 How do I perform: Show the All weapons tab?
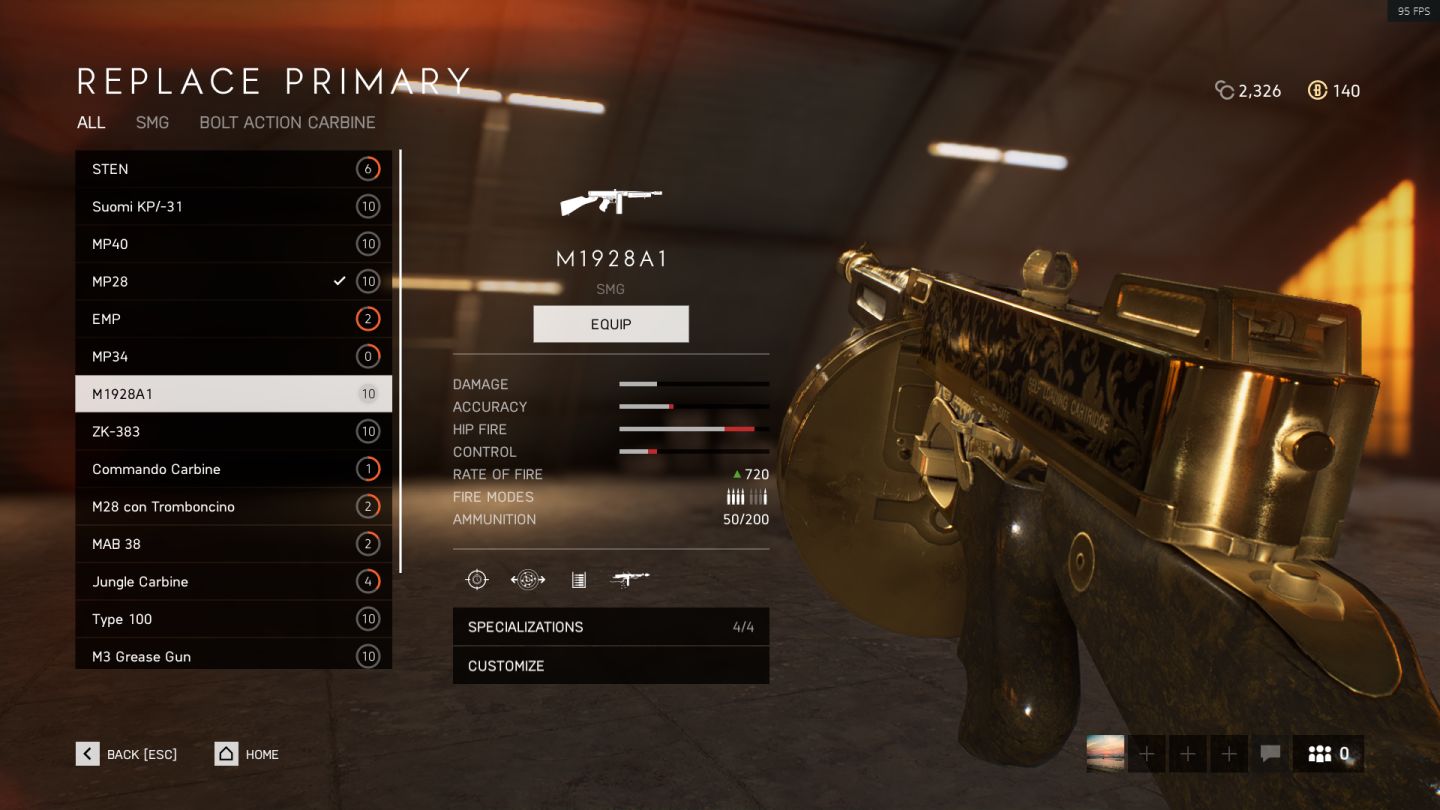point(91,122)
